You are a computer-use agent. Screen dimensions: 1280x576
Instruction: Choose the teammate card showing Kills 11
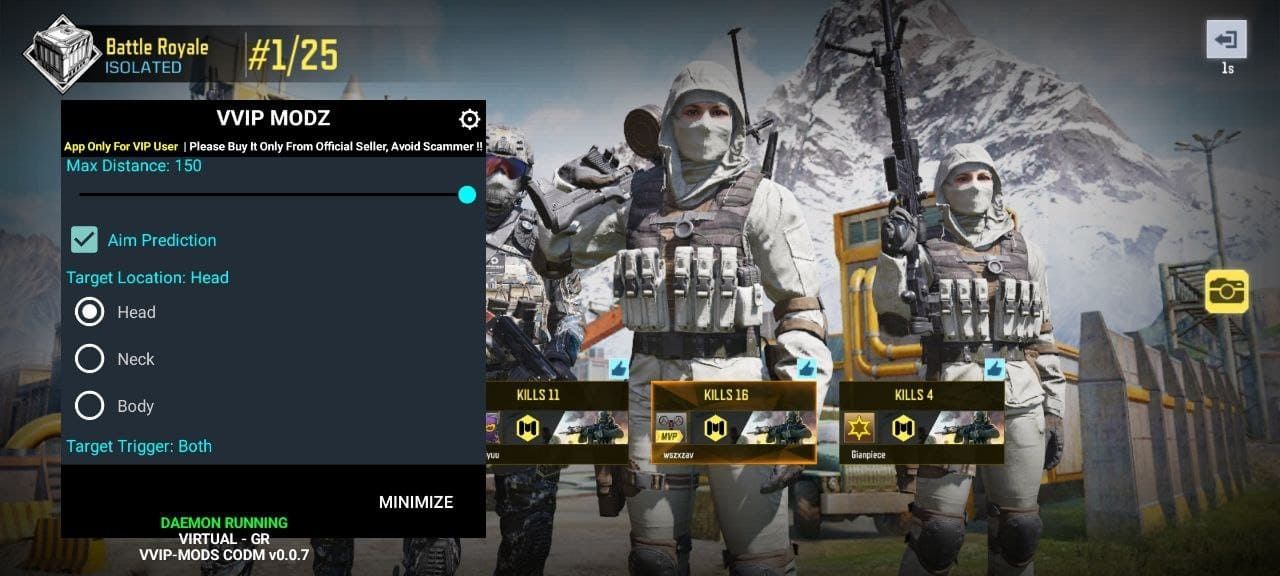coord(557,422)
